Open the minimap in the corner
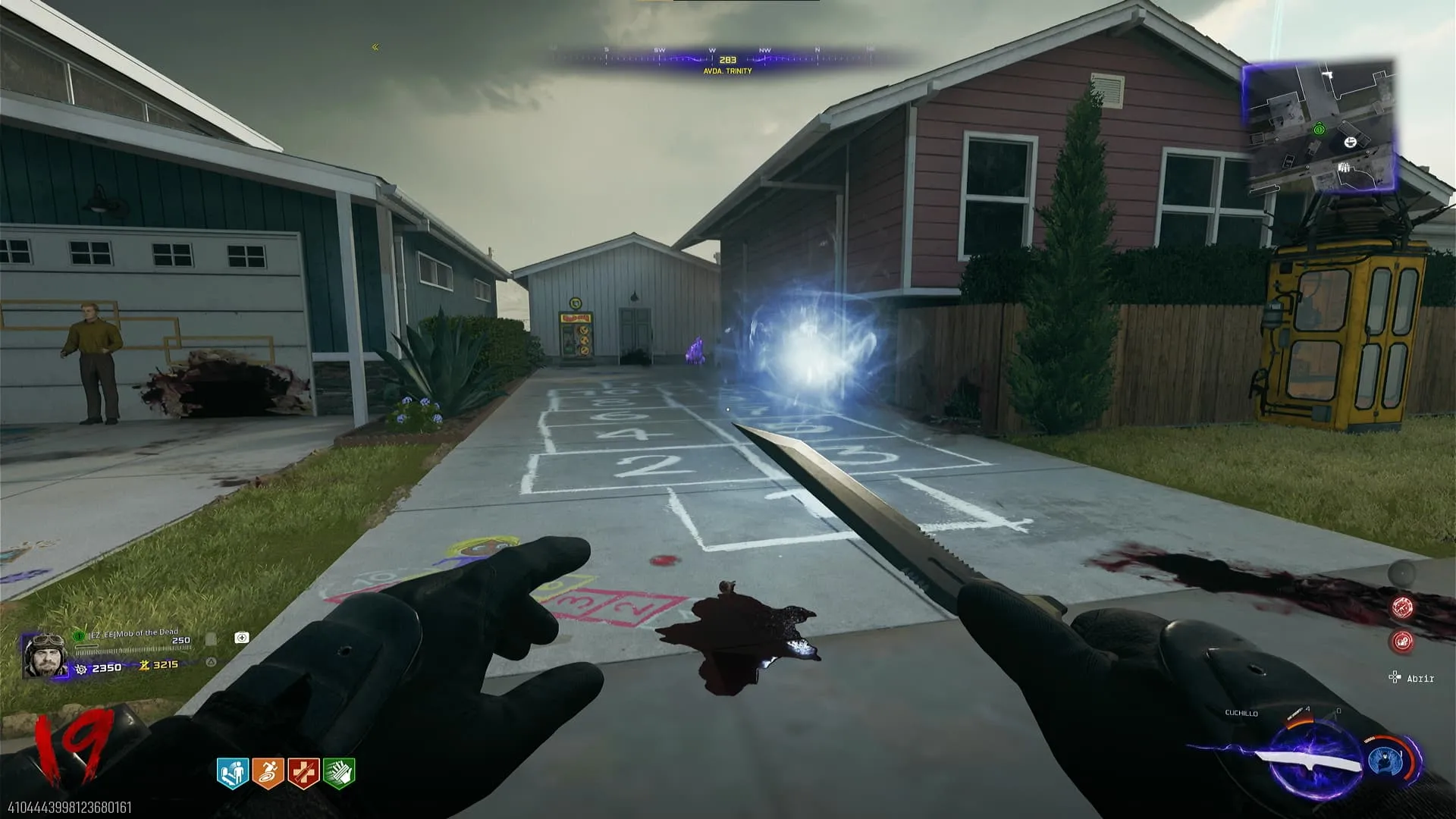Screen dimensions: 1456x819 pos(1319,127)
